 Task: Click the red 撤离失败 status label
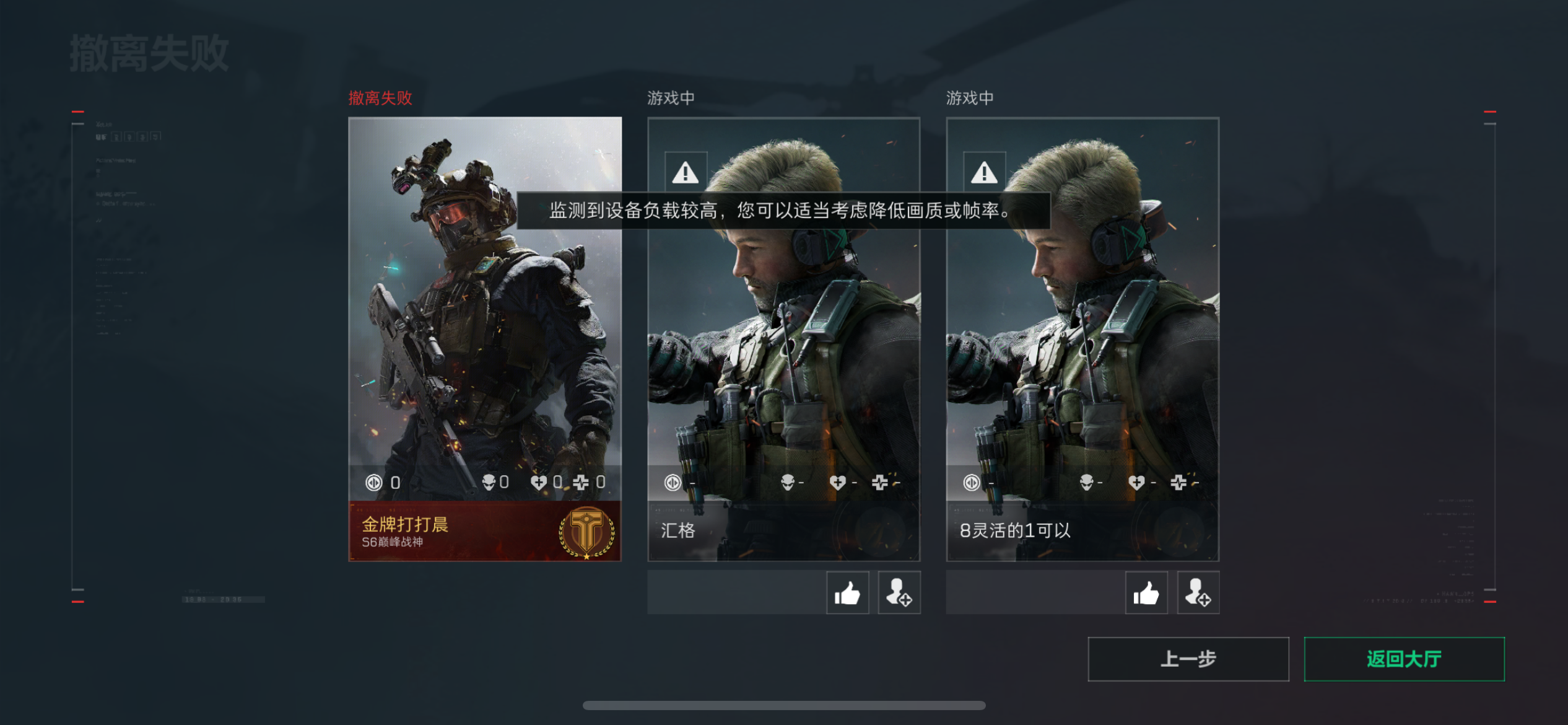(x=380, y=99)
